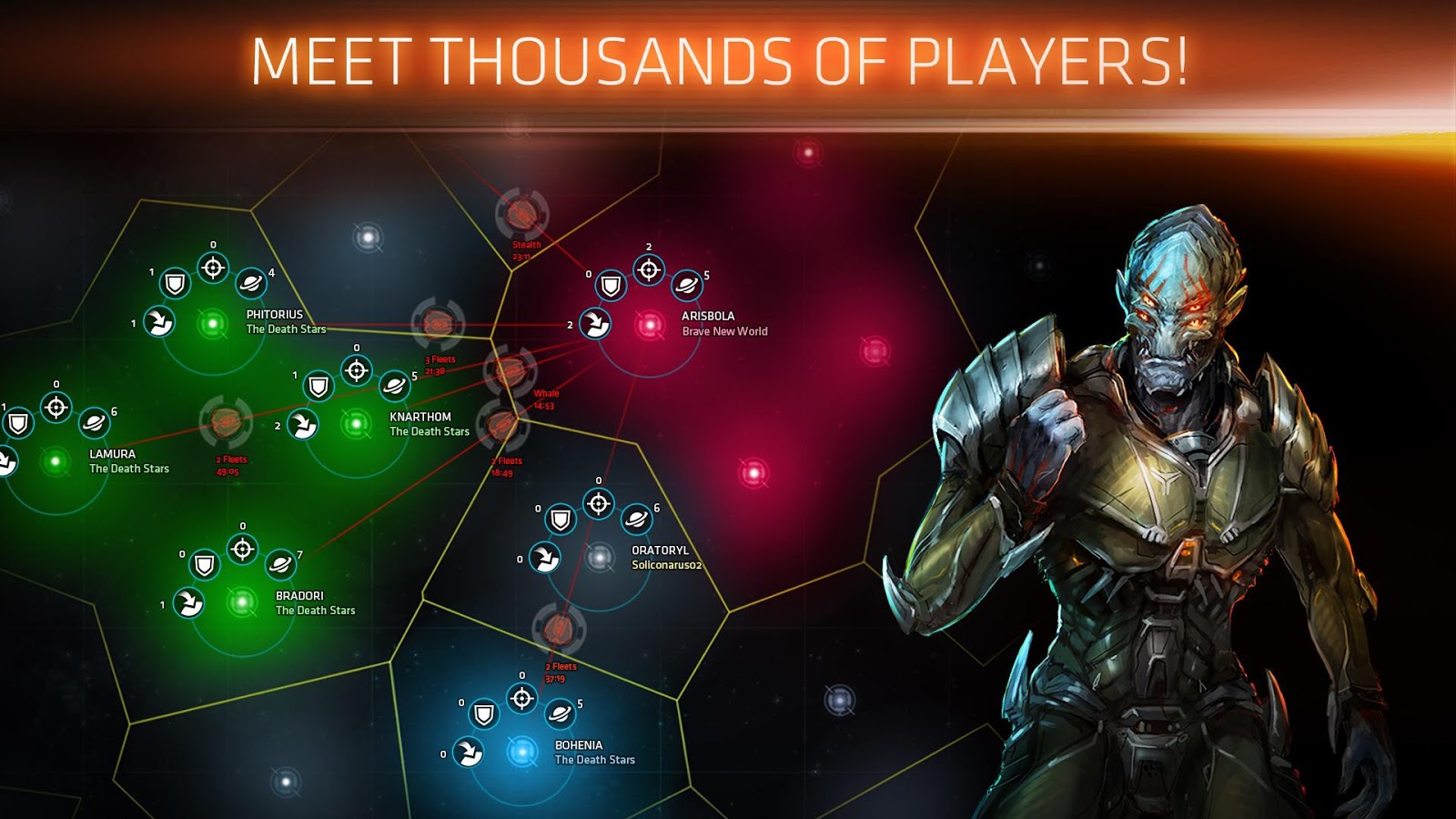
Task: Click the shield icon at Bohenia
Action: click(x=484, y=714)
